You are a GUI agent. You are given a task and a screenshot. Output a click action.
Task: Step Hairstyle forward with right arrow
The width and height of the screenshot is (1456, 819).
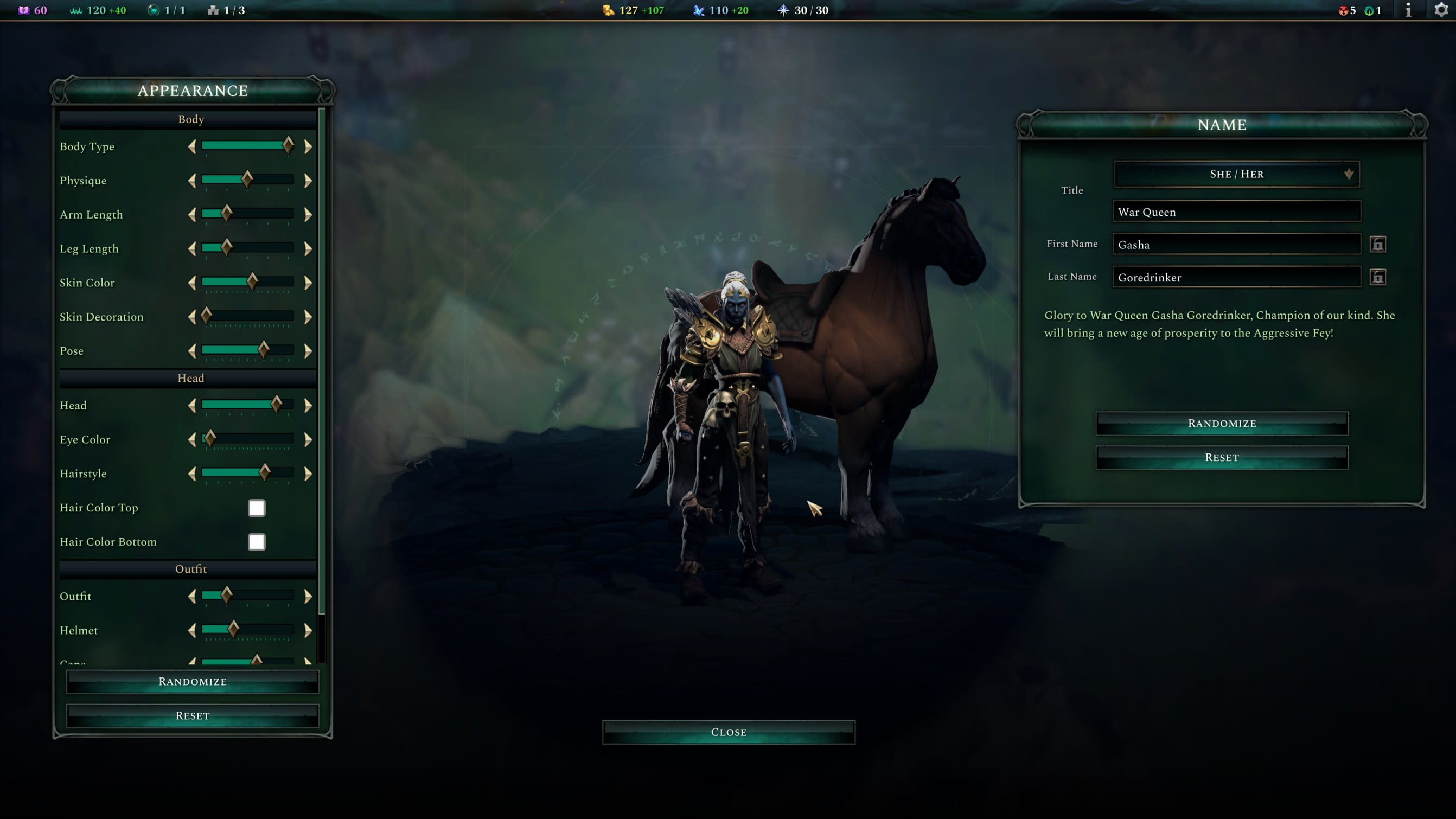[x=308, y=474]
